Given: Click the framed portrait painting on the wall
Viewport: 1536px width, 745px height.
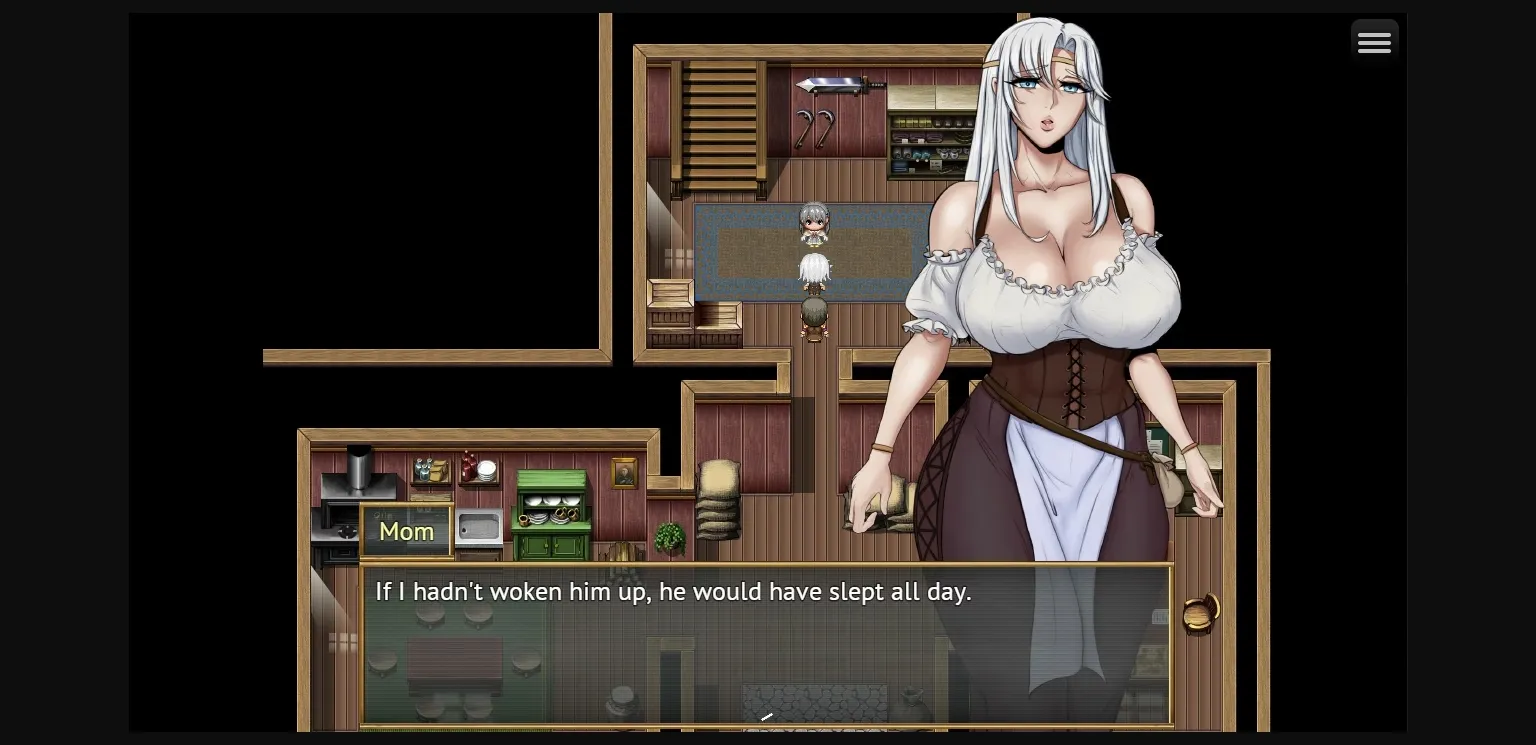Looking at the screenshot, I should tap(622, 473).
